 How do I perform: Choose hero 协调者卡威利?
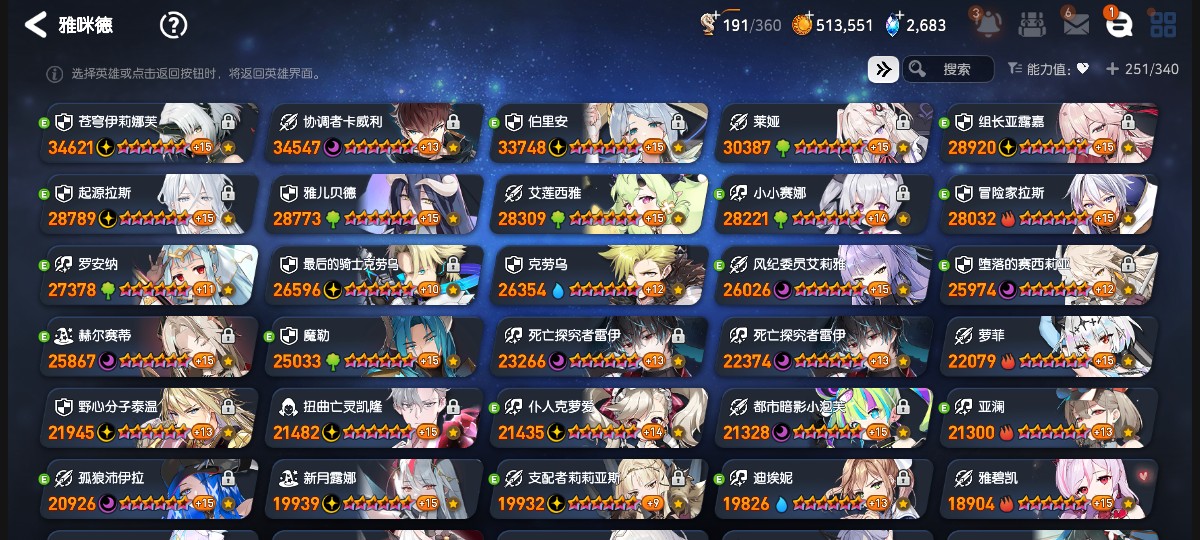tap(375, 133)
